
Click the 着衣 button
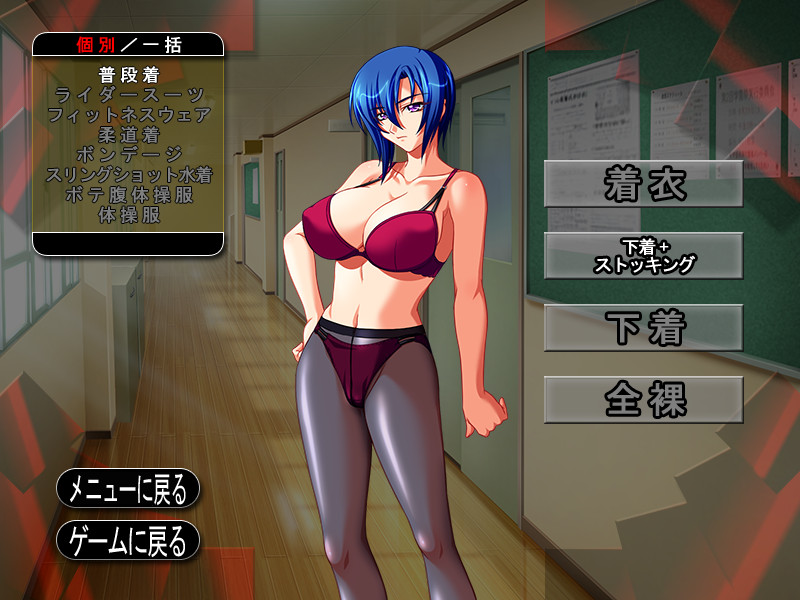click(643, 184)
